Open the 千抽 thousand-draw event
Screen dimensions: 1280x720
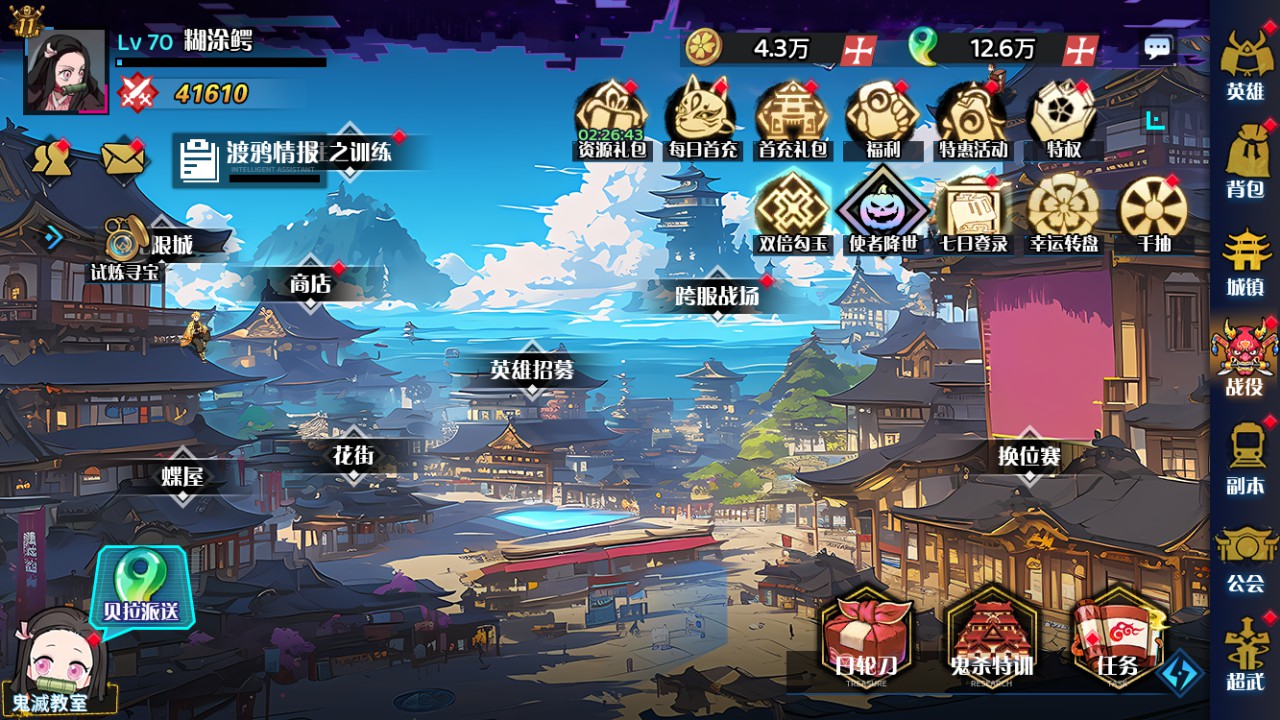tap(1152, 212)
